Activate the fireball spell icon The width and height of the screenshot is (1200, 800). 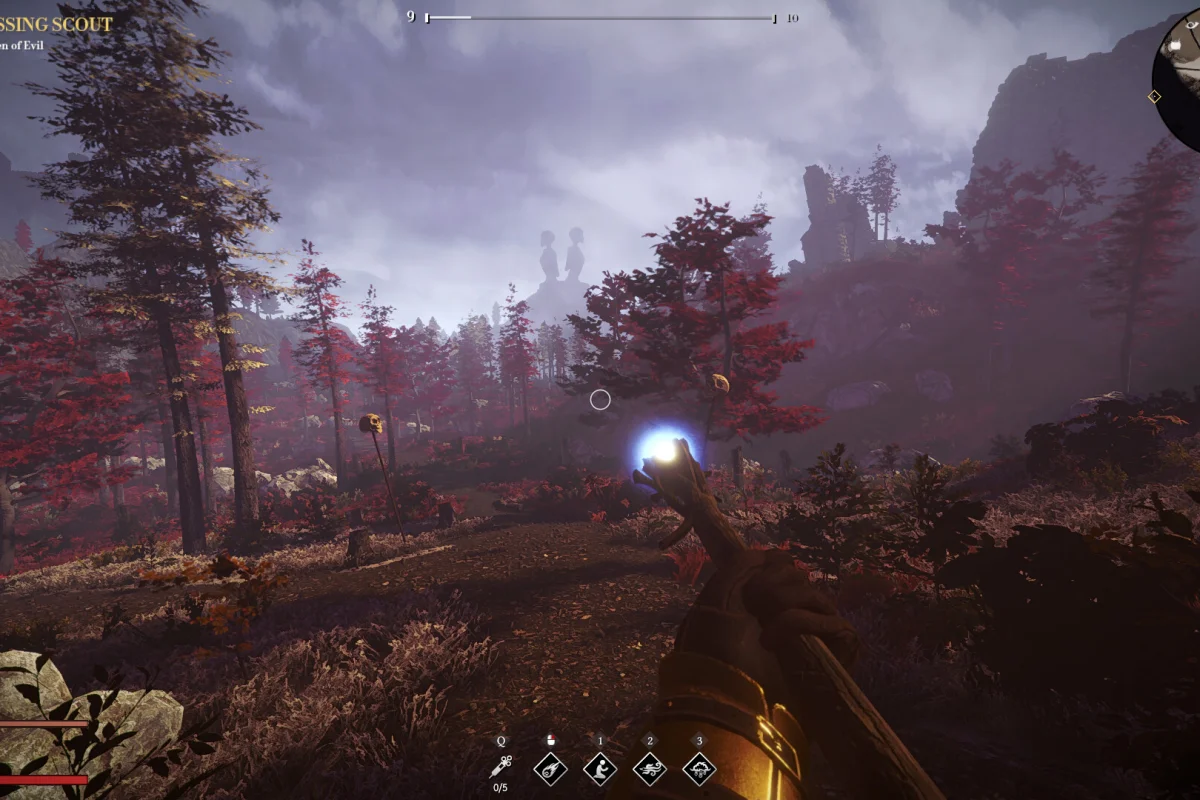coord(550,768)
